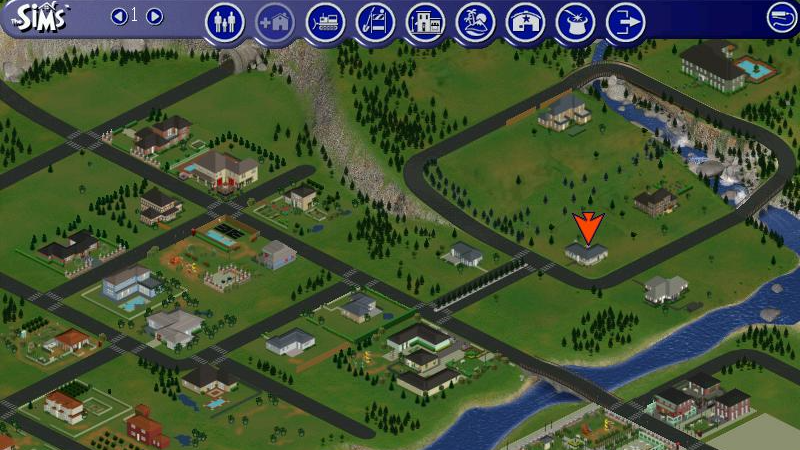This screenshot has height=450, width=800.
Task: Choose the star studio building icon
Action: click(525, 22)
